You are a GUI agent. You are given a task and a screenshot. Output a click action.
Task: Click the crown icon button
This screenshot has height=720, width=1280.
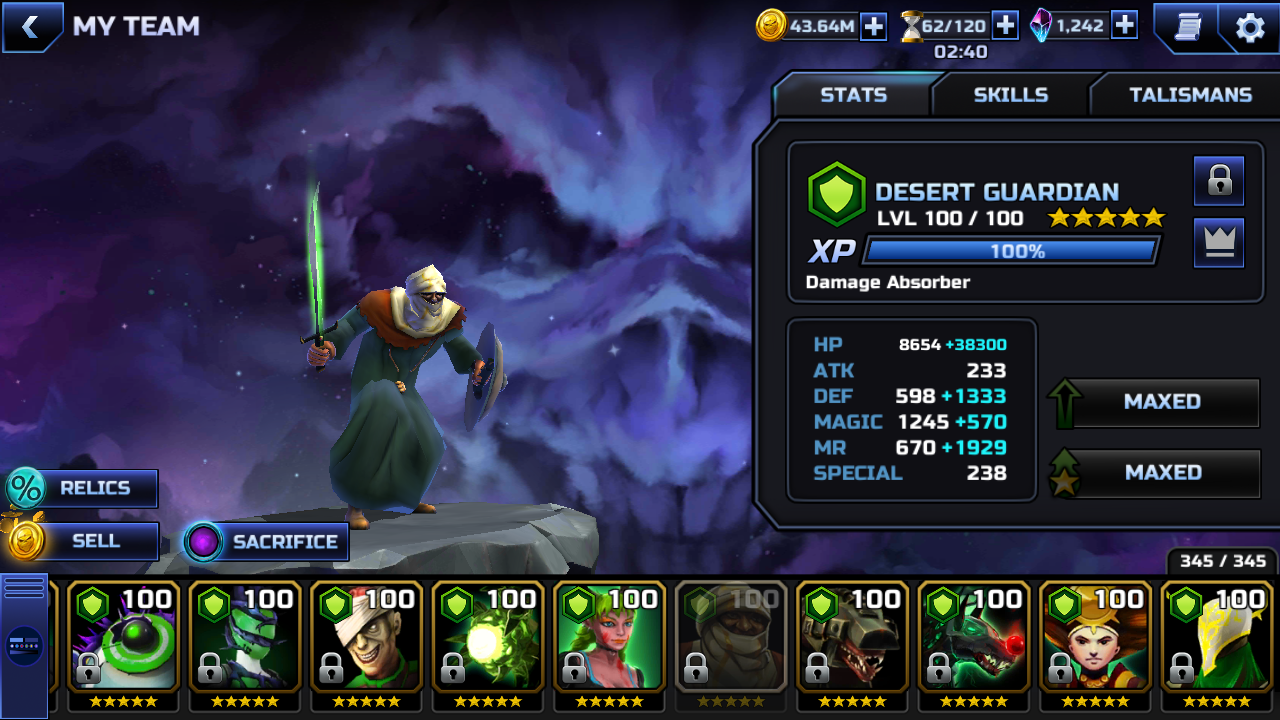pos(1219,243)
